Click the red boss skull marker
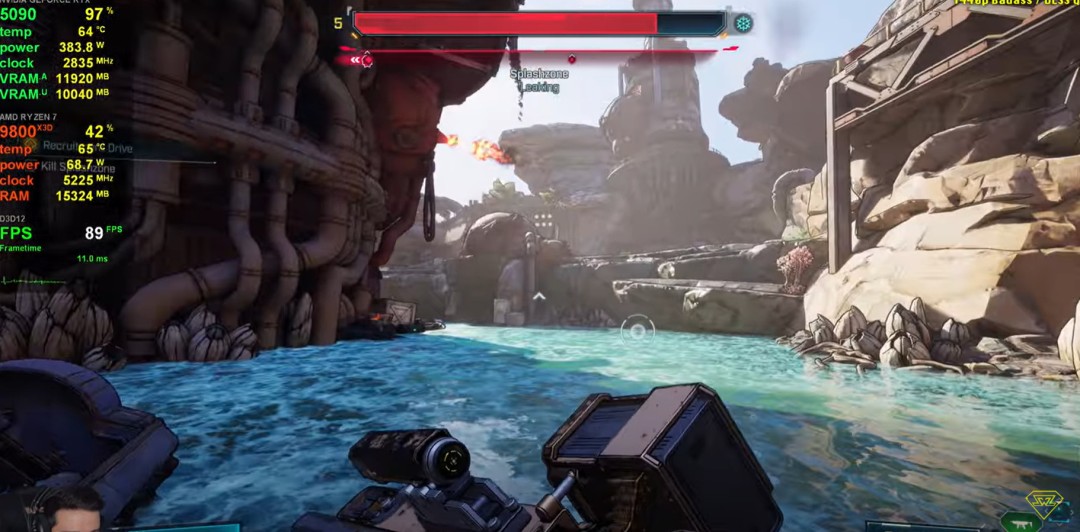Screen dimensions: 1080x532 tap(366, 60)
